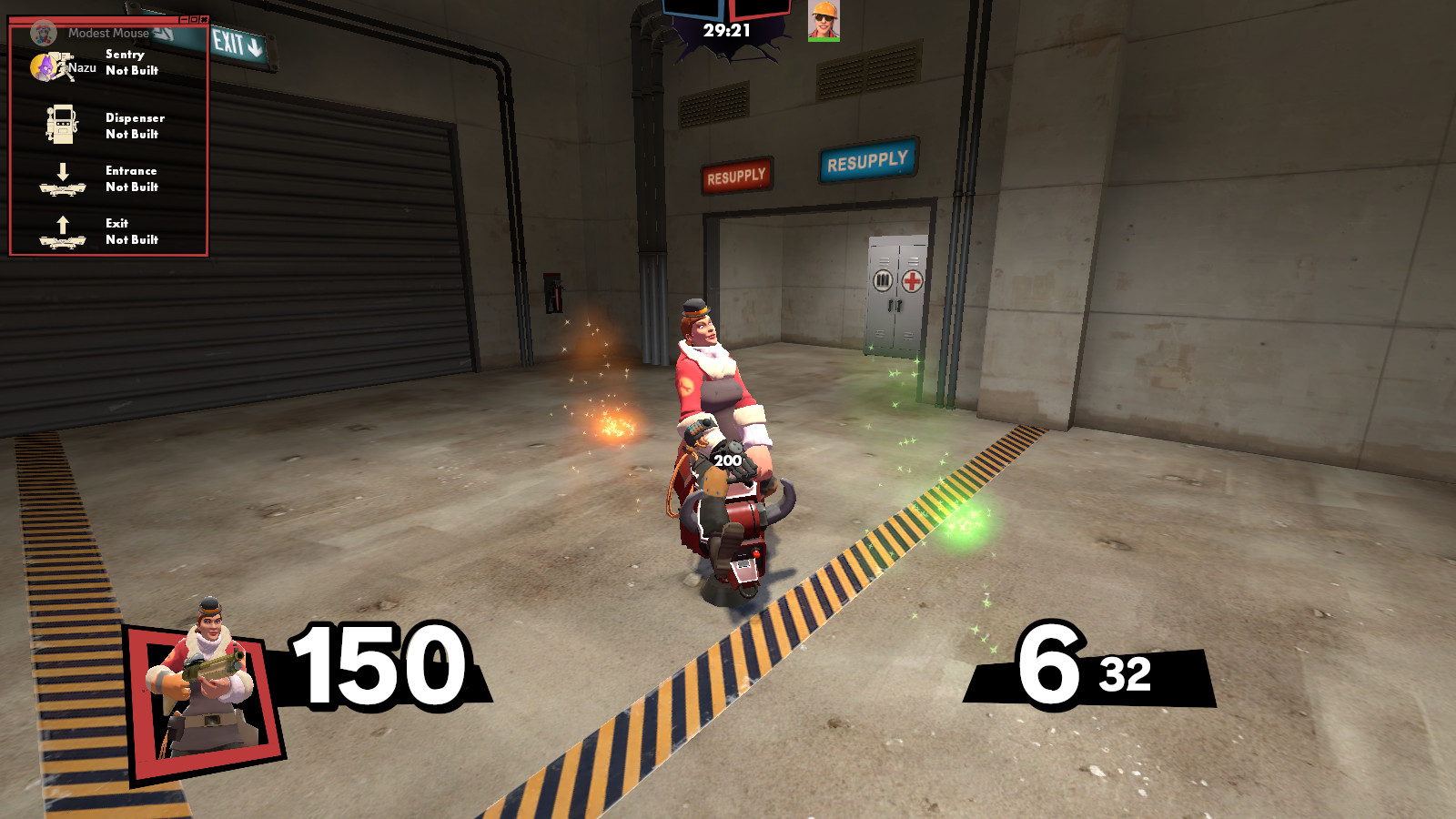Click the minimize icon on the build panel frame

[x=185, y=19]
